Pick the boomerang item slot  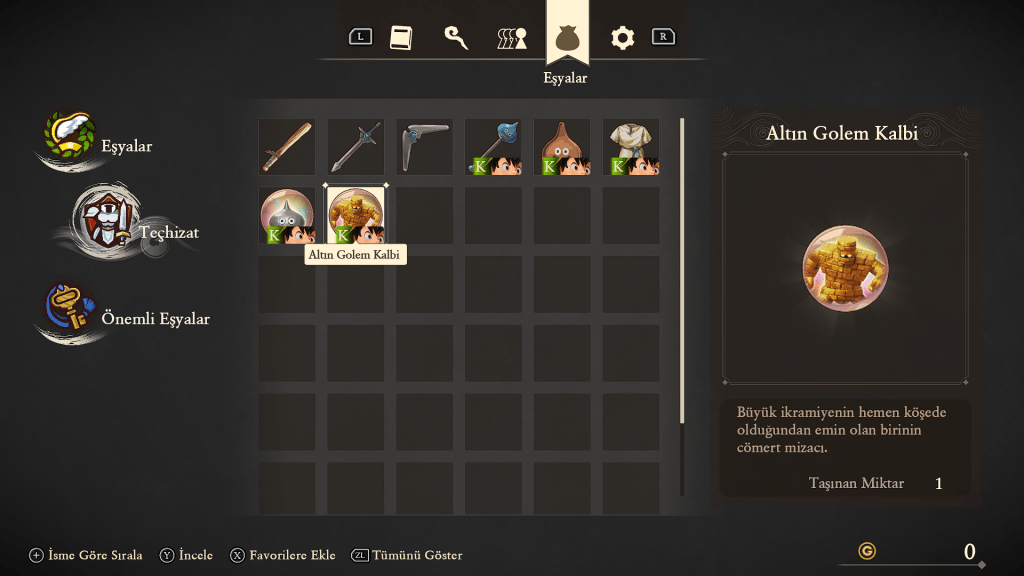424,147
